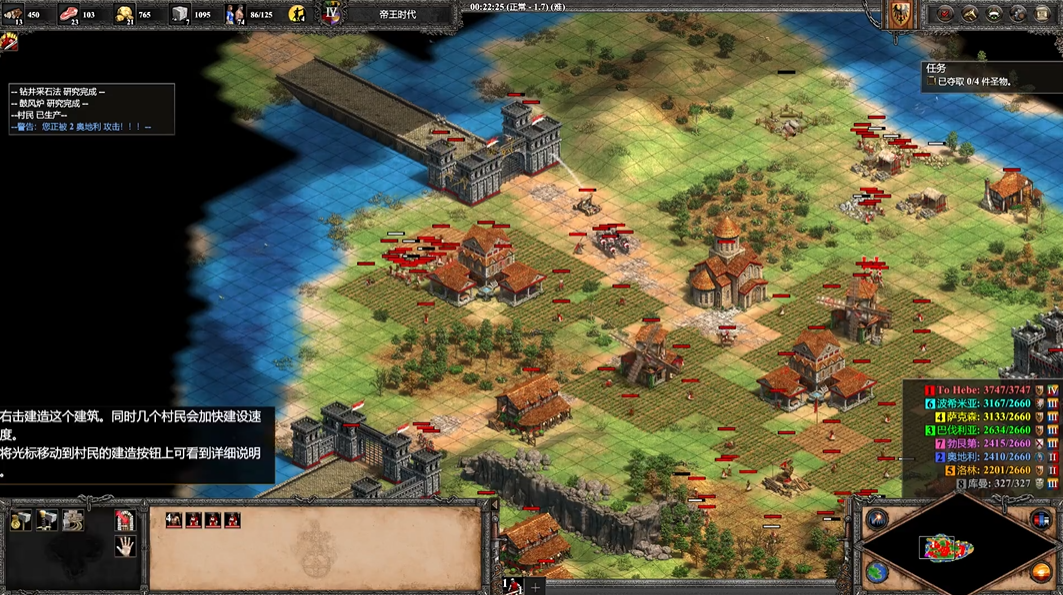This screenshot has height=595, width=1063.
Task: Toggle the minimap signal flare button
Action: pyautogui.click(x=877, y=518)
